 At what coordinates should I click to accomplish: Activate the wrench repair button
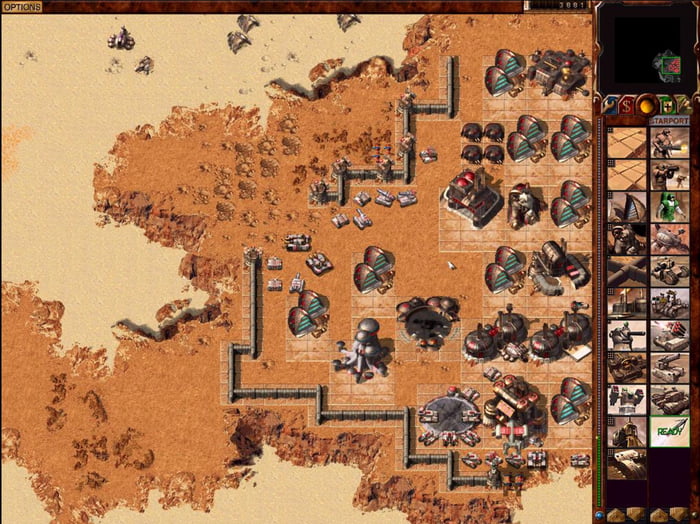tap(609, 104)
